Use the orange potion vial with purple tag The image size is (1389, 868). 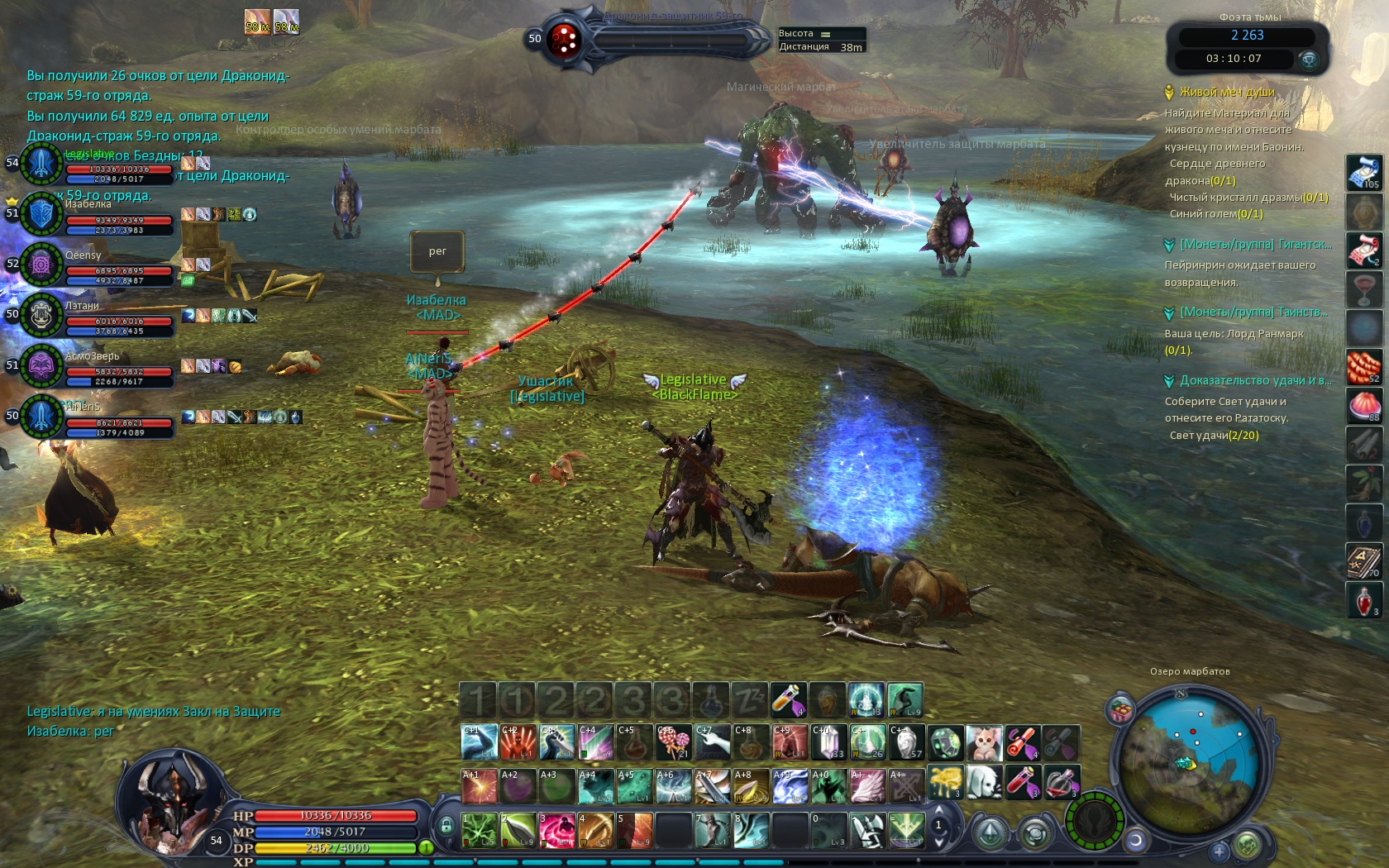(x=788, y=699)
